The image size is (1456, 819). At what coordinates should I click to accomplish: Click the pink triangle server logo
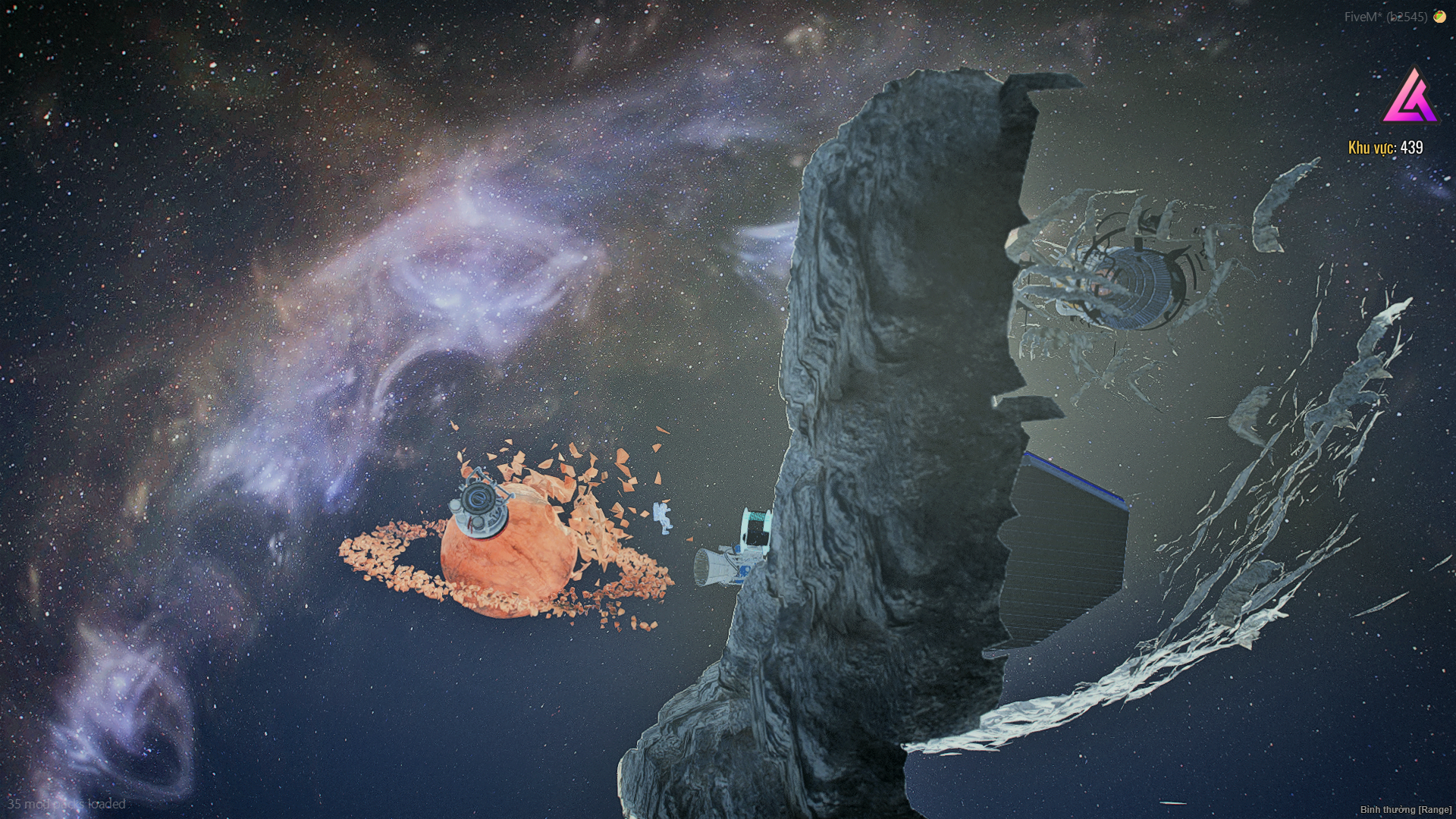click(x=1410, y=98)
